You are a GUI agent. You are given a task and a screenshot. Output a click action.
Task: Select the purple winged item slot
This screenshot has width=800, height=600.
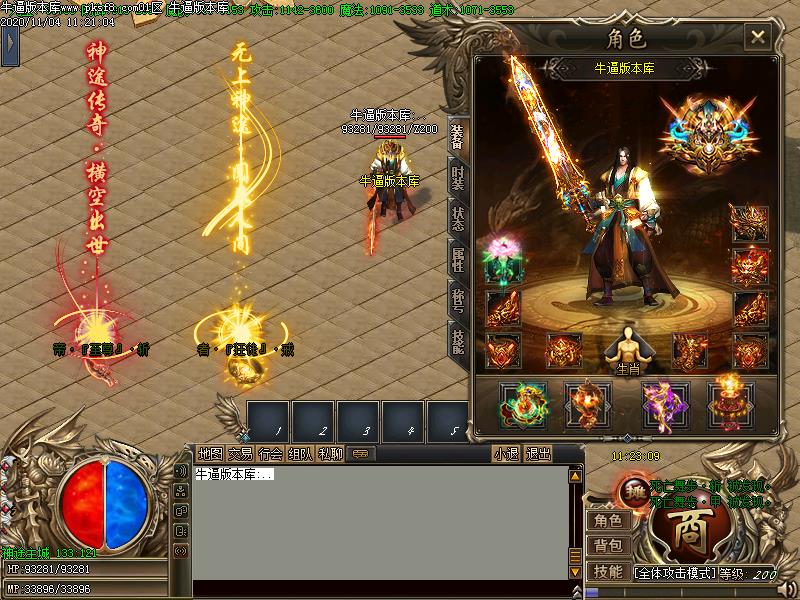tap(660, 401)
